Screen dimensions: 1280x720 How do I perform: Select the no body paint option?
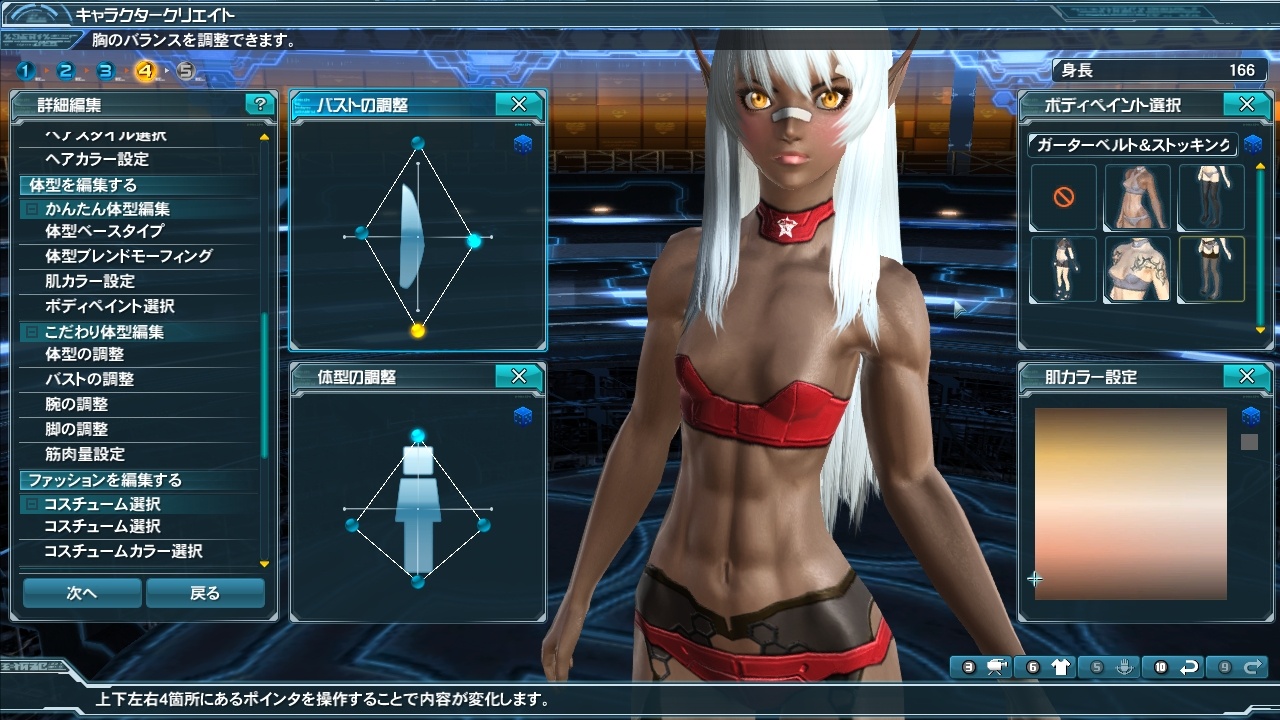(x=1063, y=198)
